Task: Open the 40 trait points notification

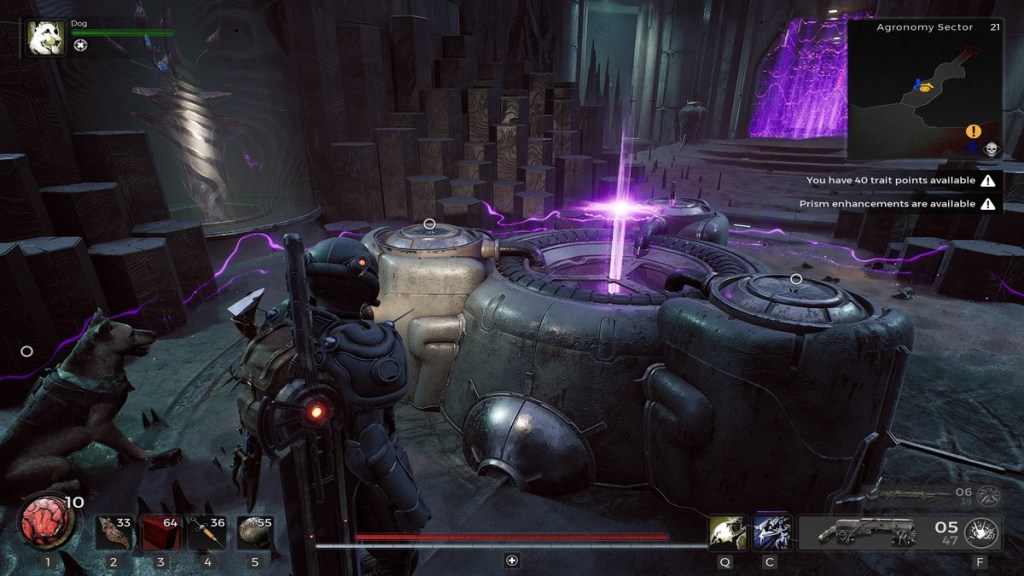Action: tap(900, 181)
